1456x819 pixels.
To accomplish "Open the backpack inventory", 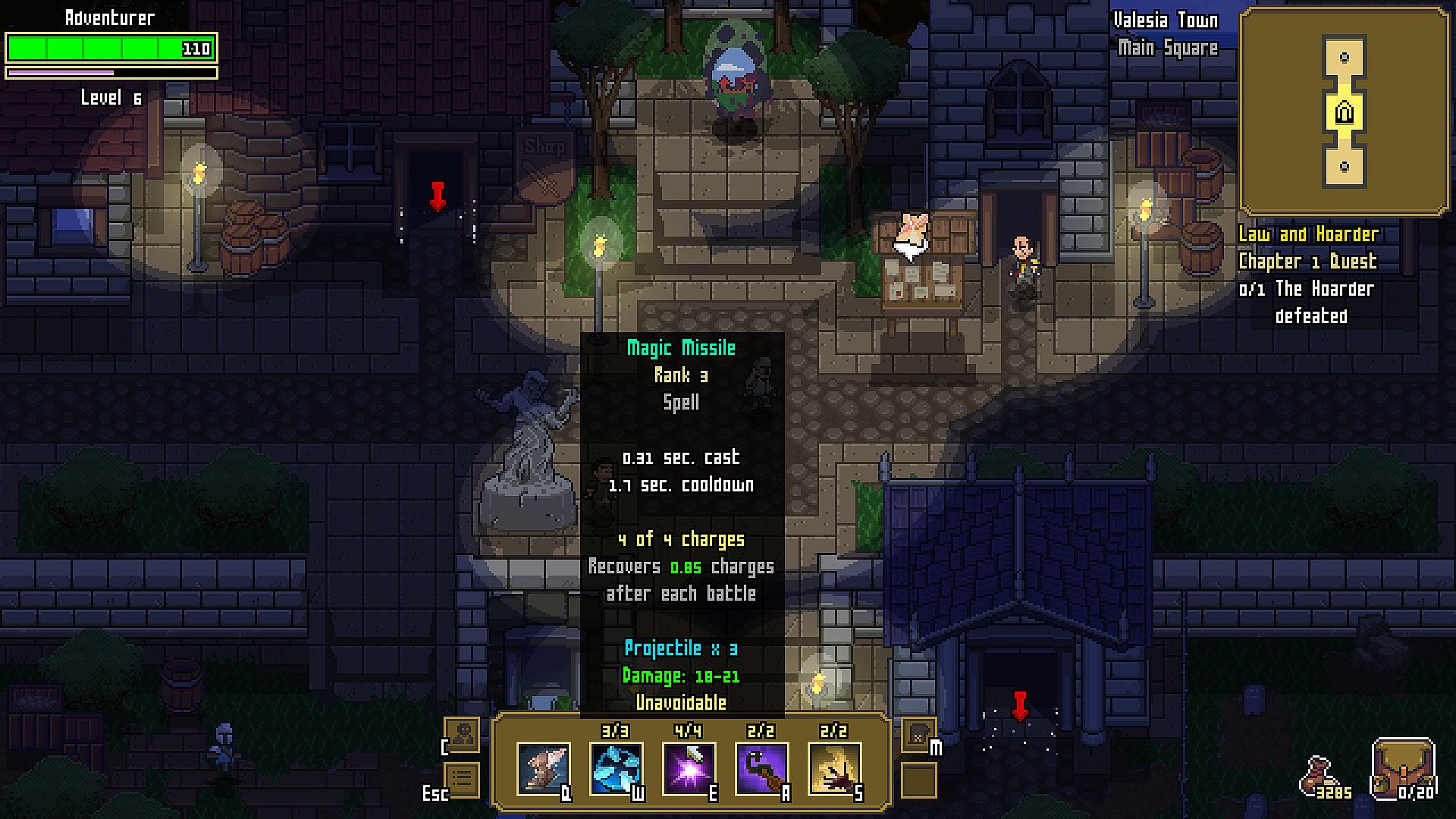I will (1403, 767).
